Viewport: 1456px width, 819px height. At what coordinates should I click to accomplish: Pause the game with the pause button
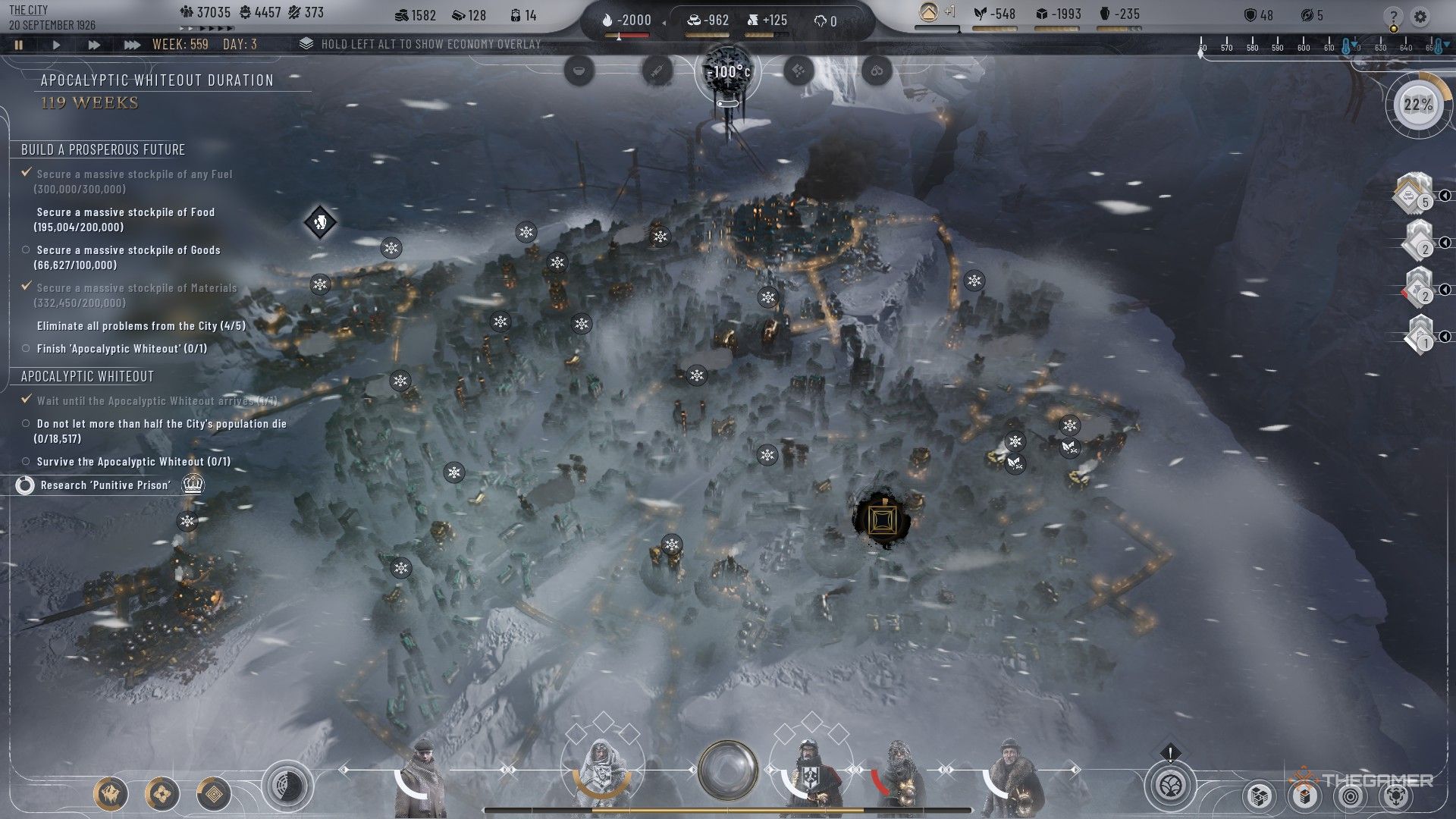click(x=19, y=45)
